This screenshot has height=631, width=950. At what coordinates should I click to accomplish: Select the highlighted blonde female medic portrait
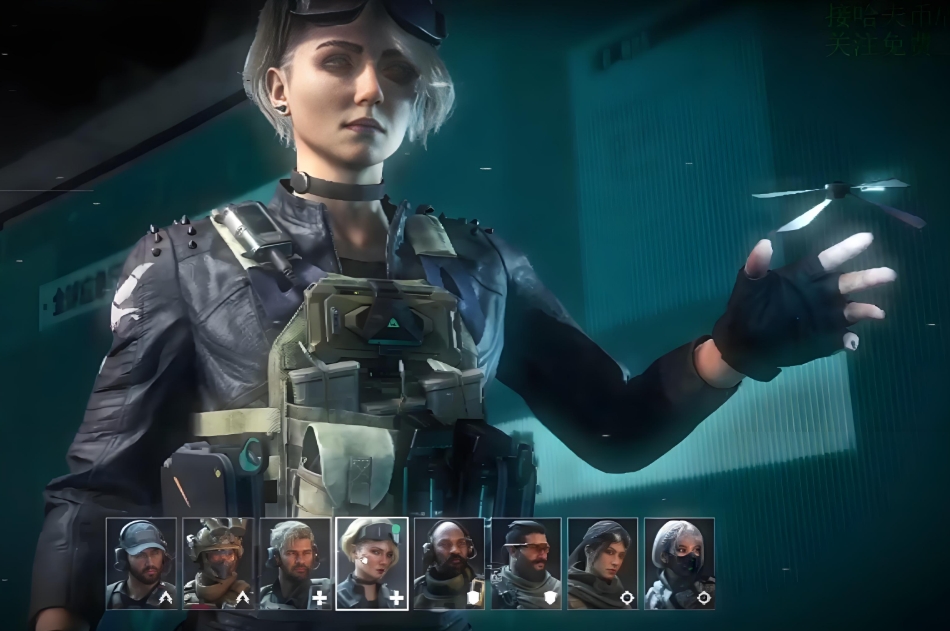click(x=372, y=563)
